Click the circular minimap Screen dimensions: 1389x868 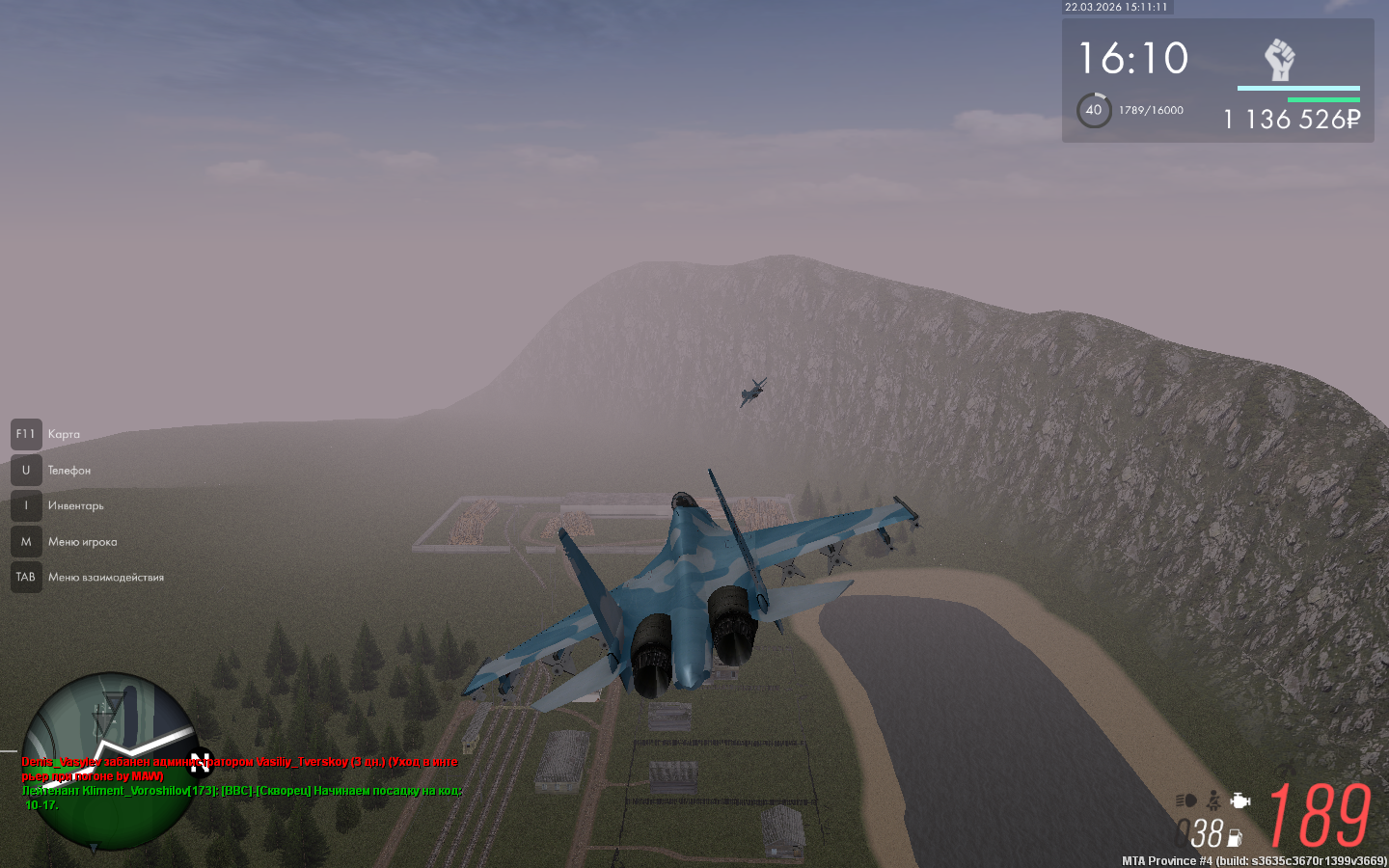[x=109, y=761]
